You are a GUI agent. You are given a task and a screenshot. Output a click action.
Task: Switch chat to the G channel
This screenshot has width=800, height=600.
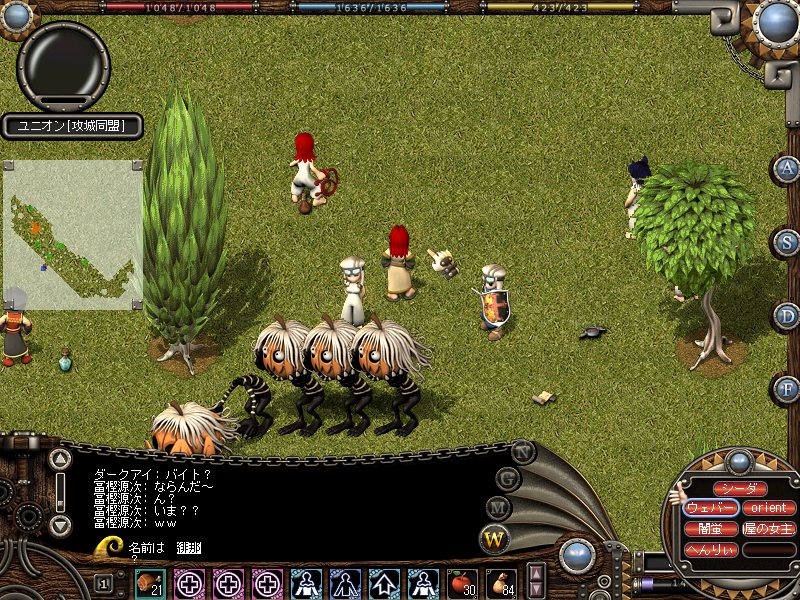point(508,477)
